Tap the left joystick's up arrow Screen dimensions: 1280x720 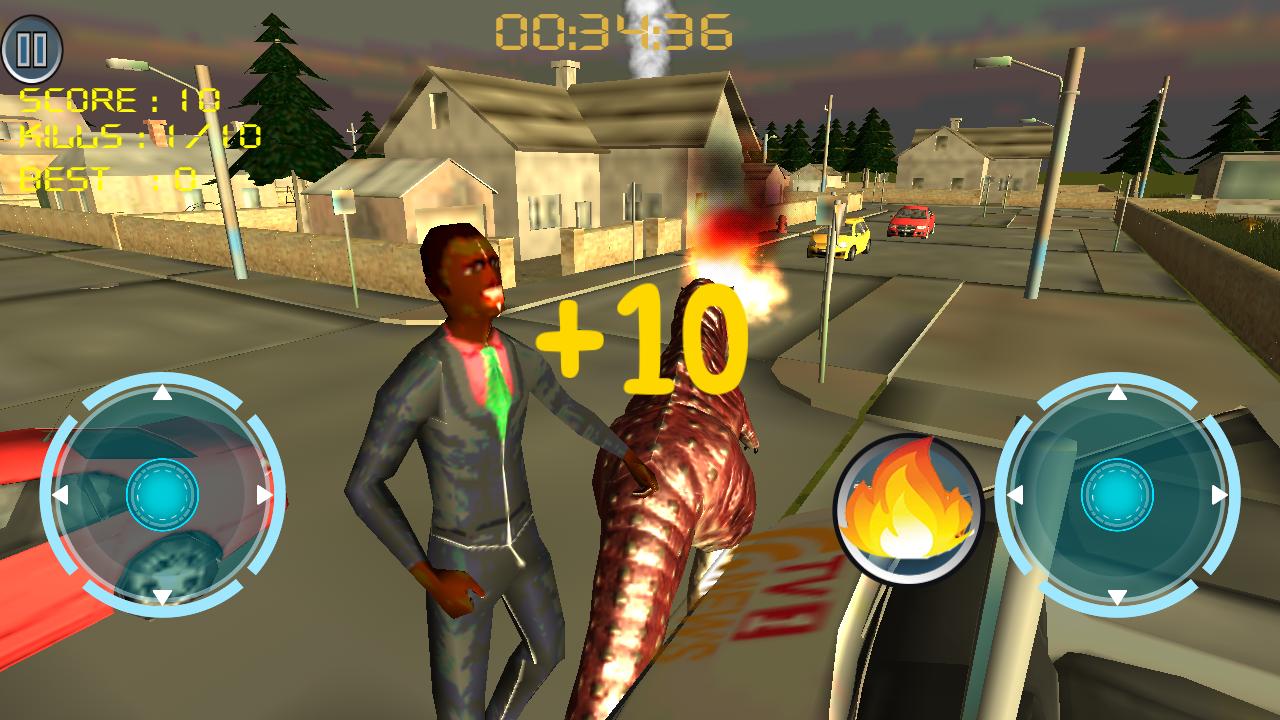tap(160, 392)
